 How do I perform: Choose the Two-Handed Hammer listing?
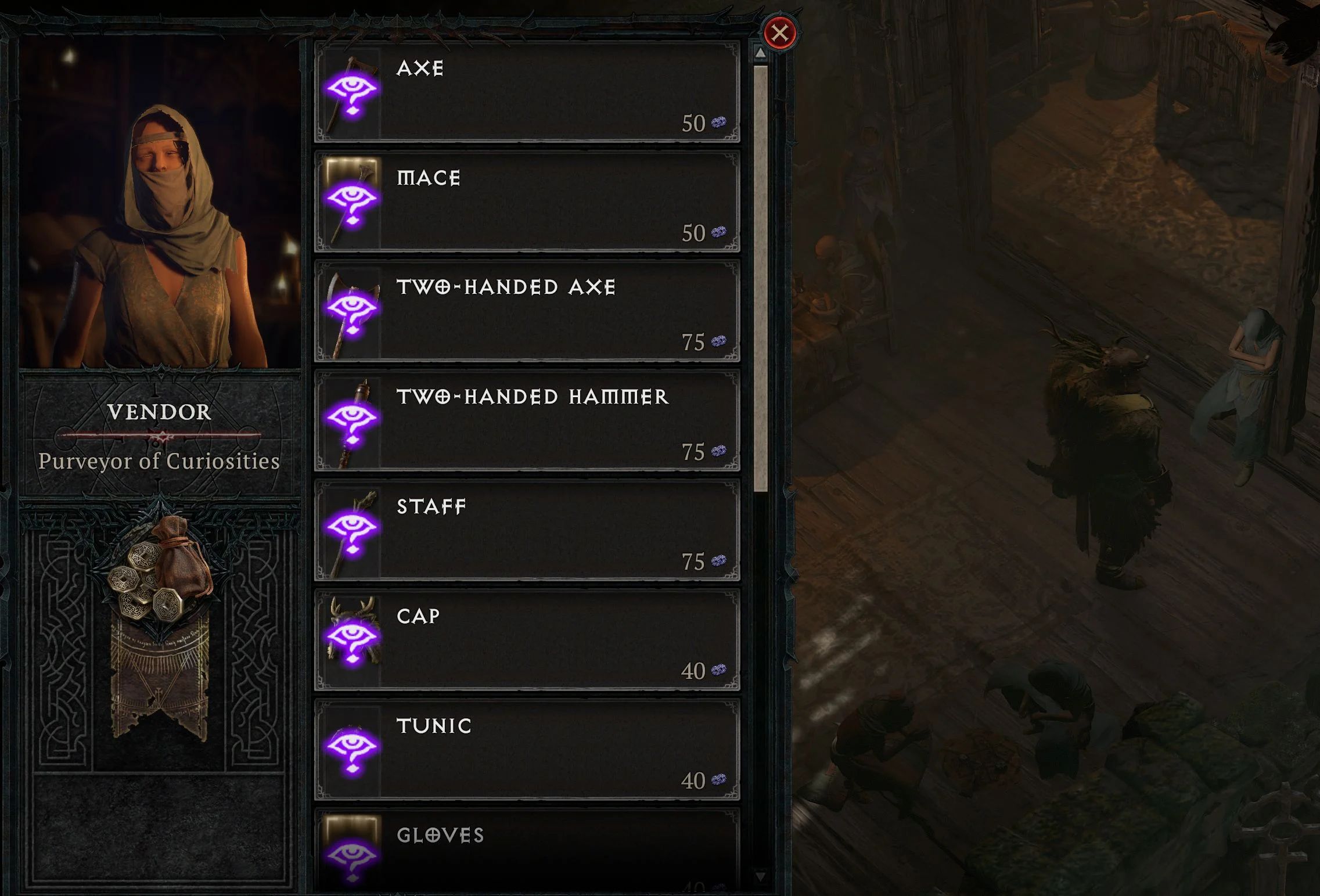[x=527, y=420]
